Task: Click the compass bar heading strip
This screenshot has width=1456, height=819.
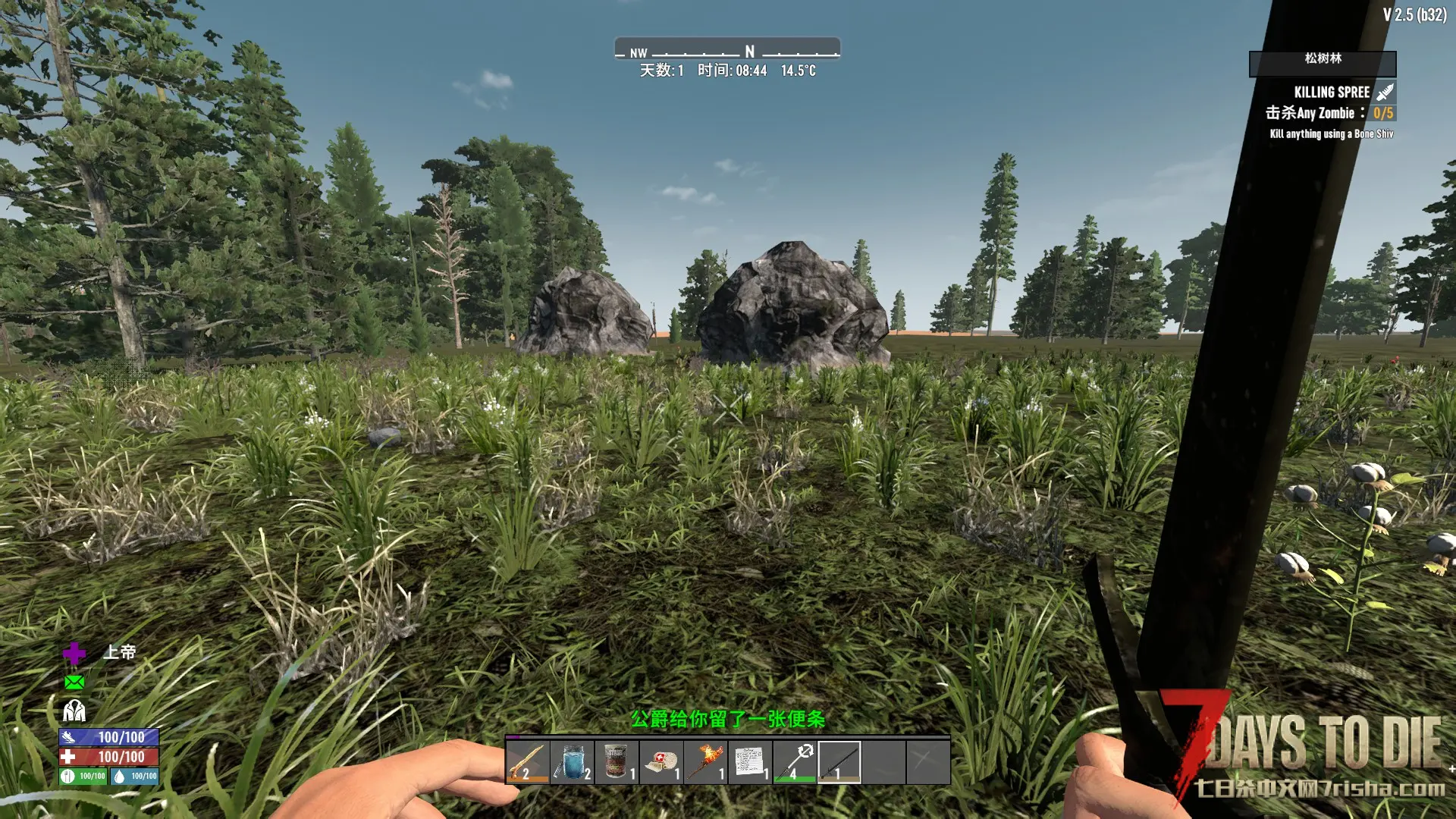Action: click(727, 51)
